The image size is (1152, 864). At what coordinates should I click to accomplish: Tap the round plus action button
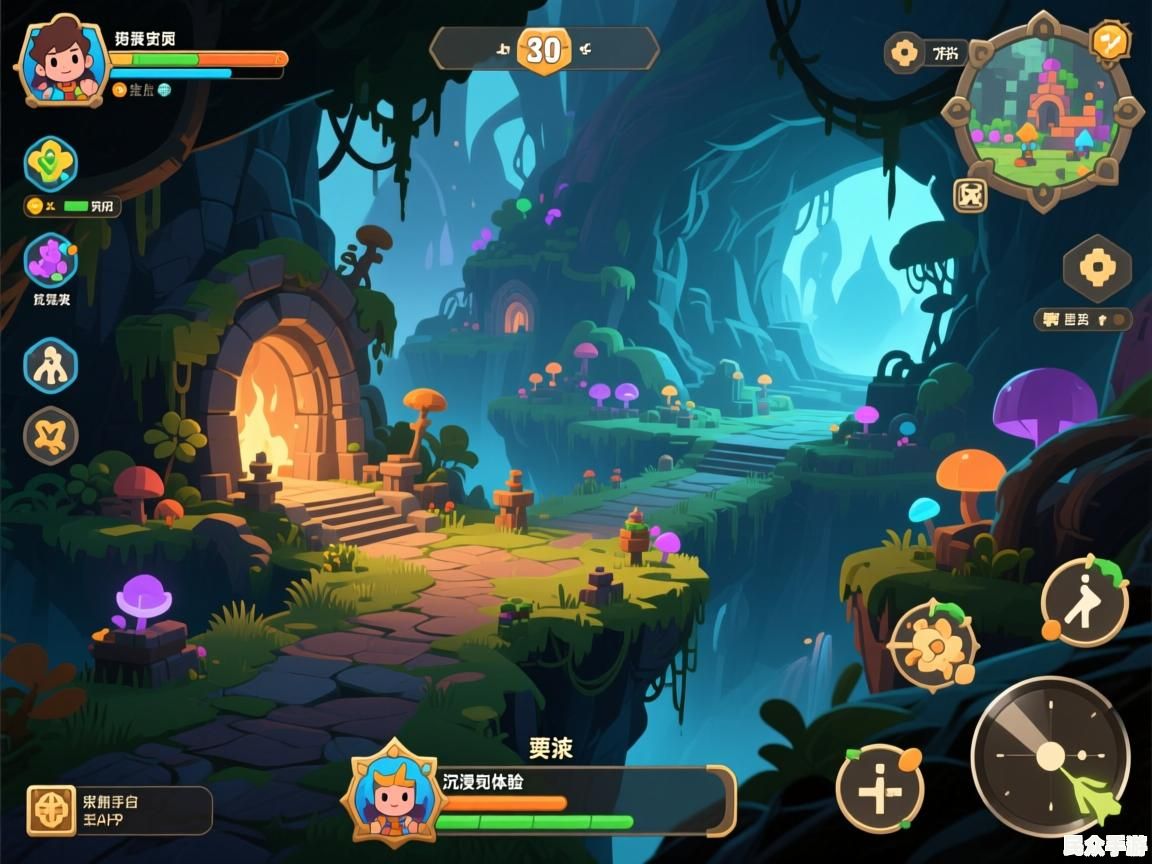click(x=879, y=789)
